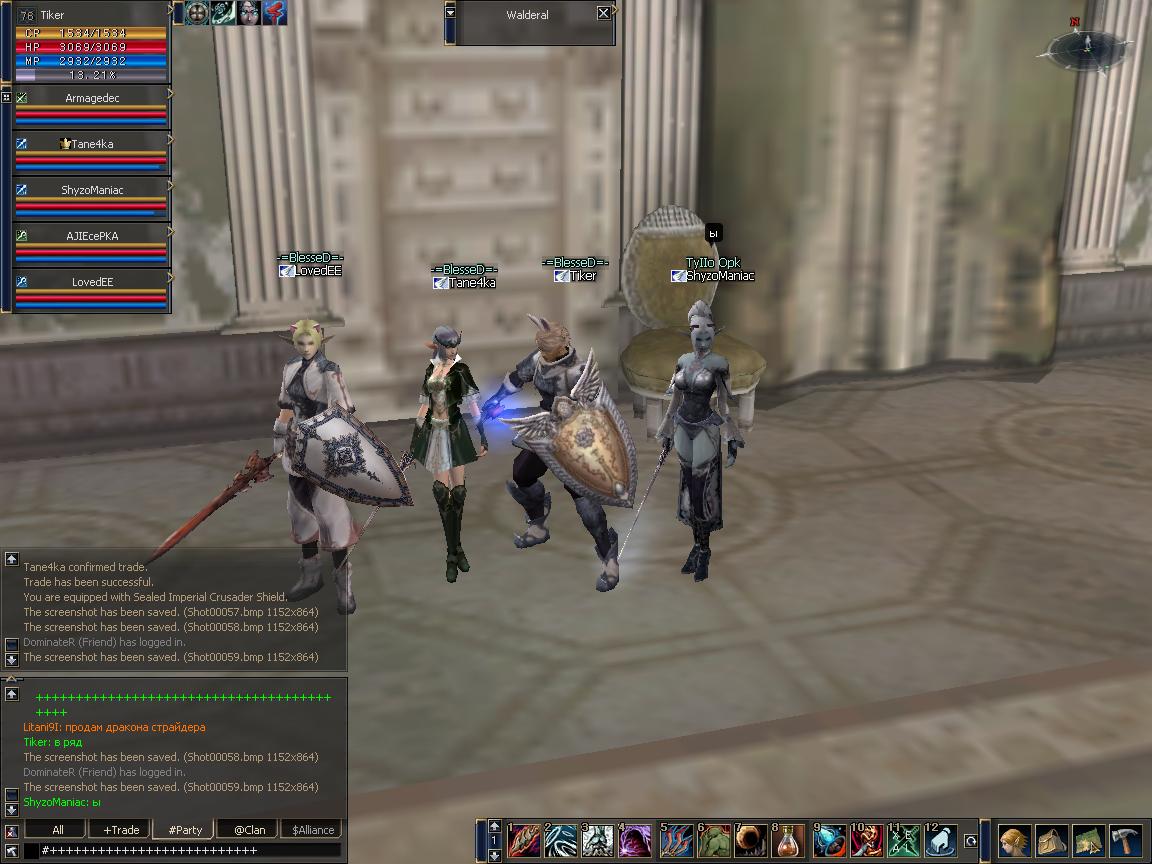Open the map scroll icon
This screenshot has width=1152, height=864.
click(x=1089, y=840)
